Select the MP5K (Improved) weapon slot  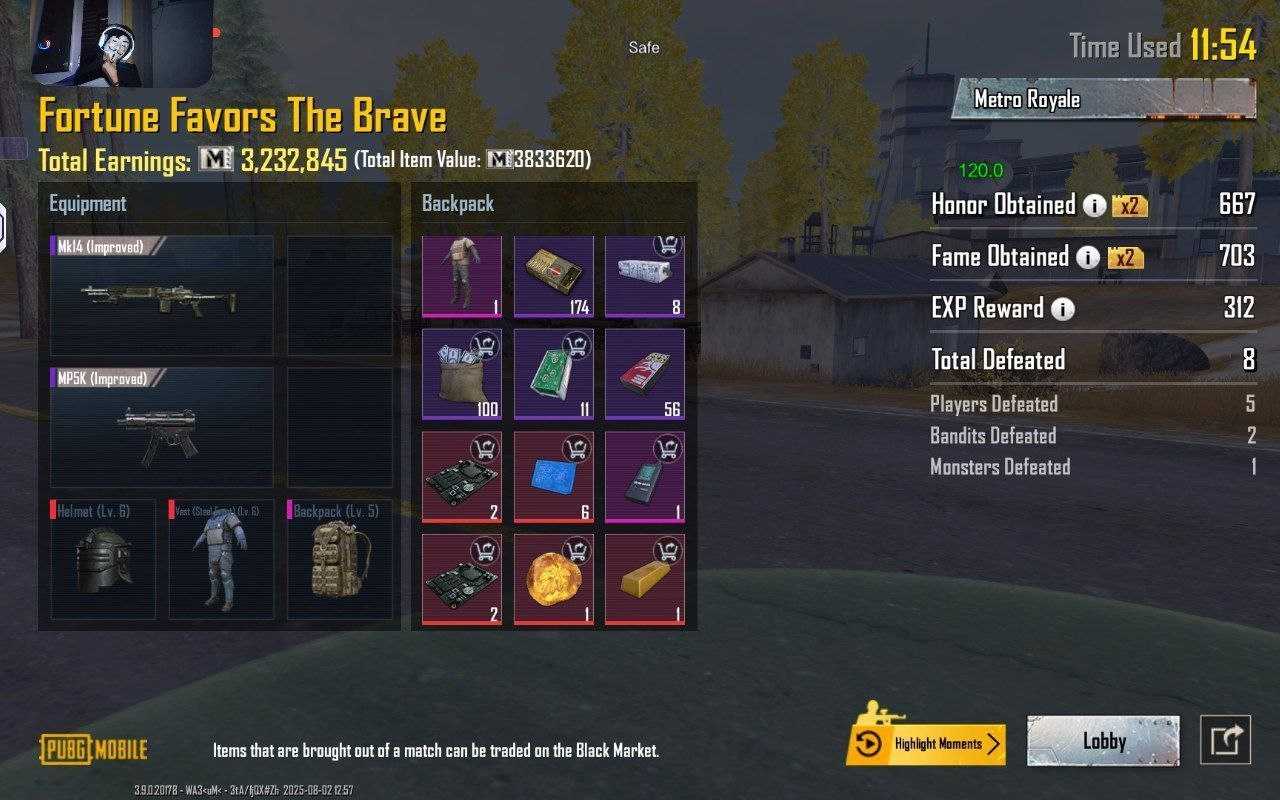161,427
